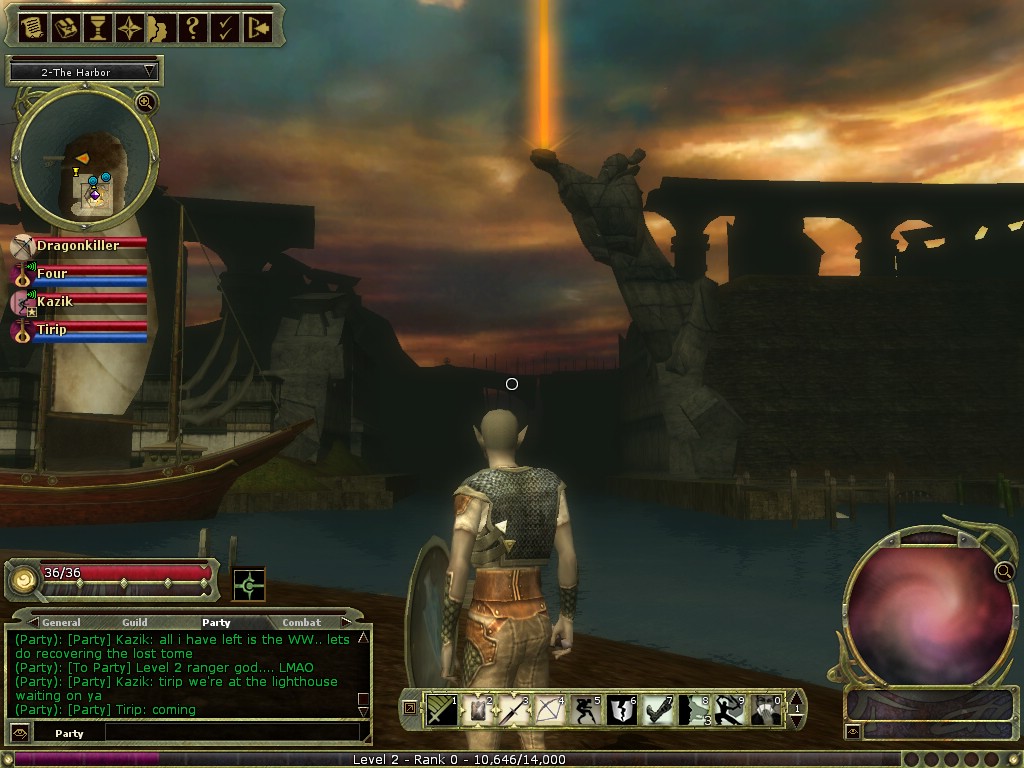The height and width of the screenshot is (768, 1024).
Task: Select party member Tirip
Action: pyautogui.click(x=53, y=329)
